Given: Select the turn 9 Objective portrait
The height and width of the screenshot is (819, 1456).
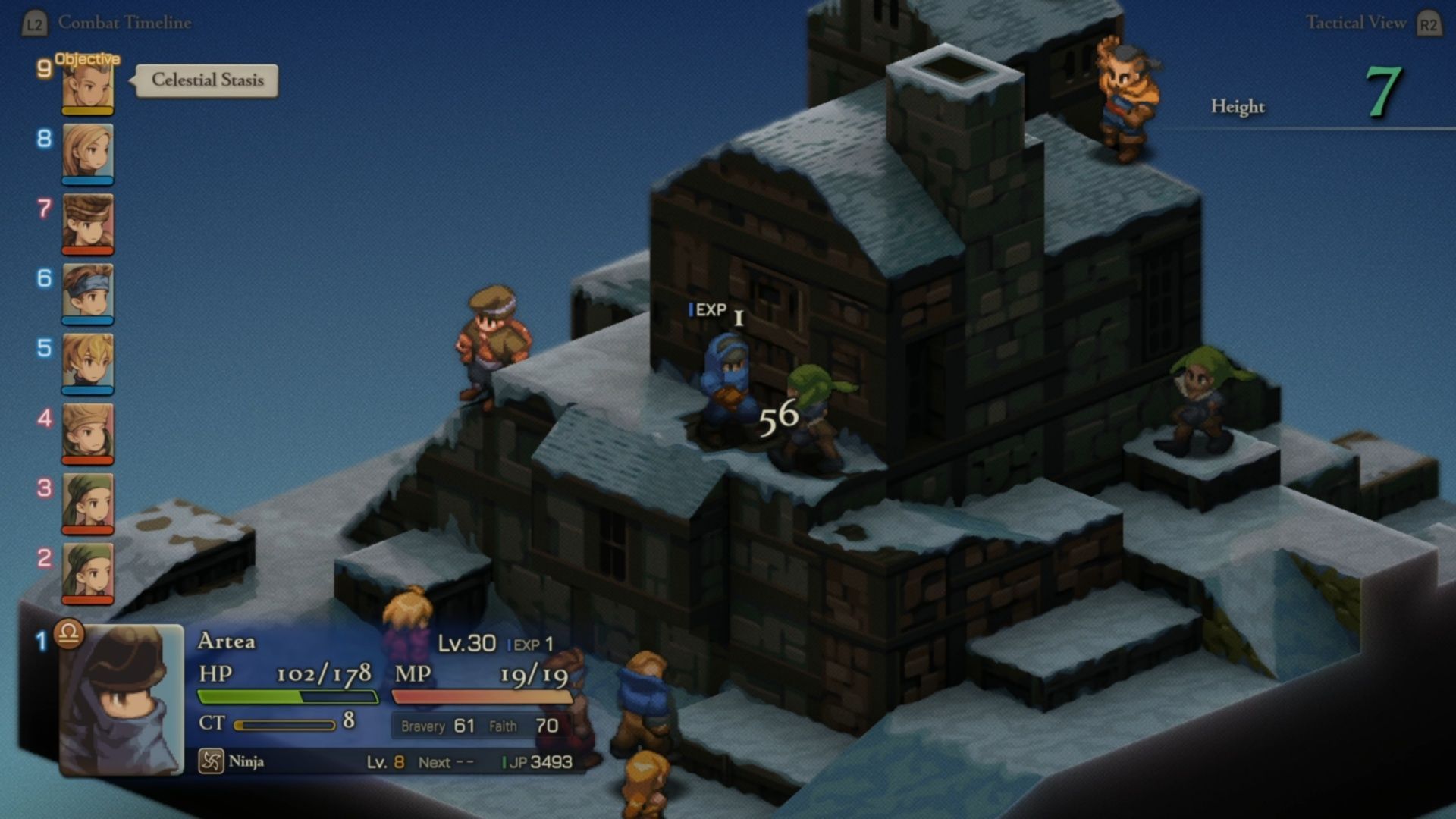Looking at the screenshot, I should click(88, 87).
